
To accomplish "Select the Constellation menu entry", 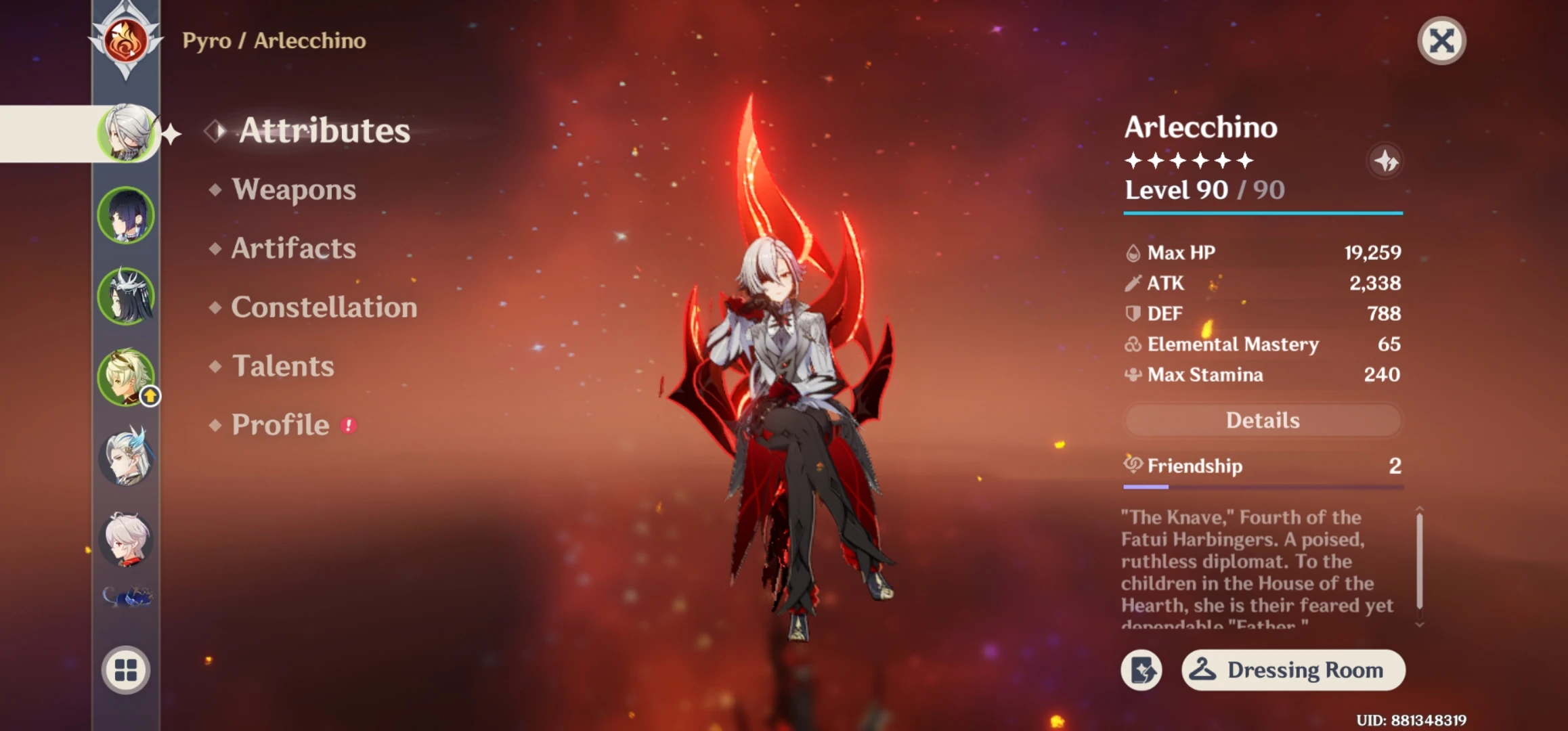I will pyautogui.click(x=323, y=307).
